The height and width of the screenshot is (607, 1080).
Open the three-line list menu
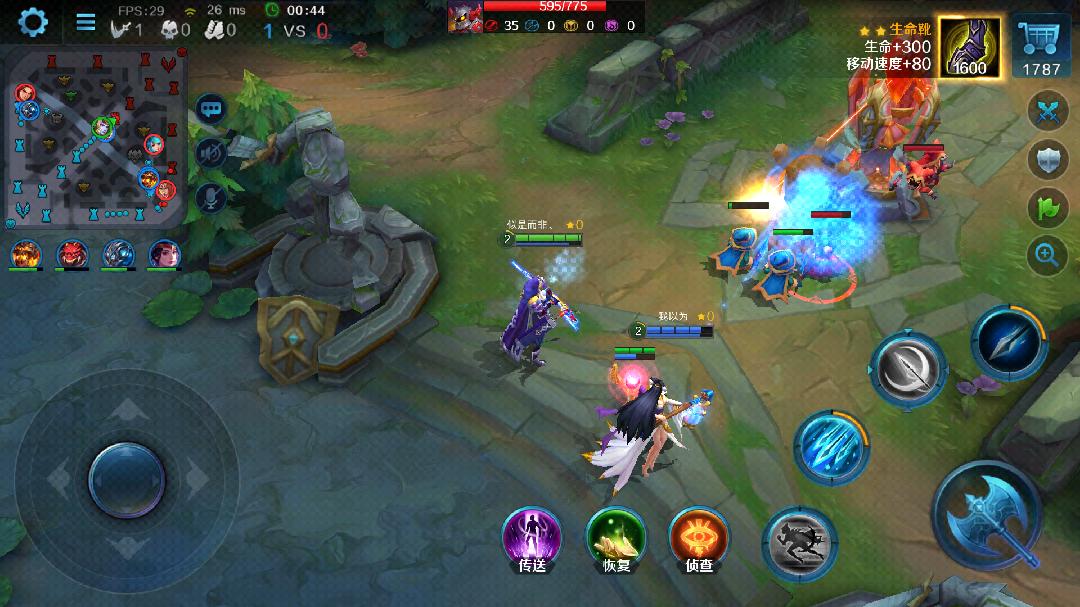86,22
